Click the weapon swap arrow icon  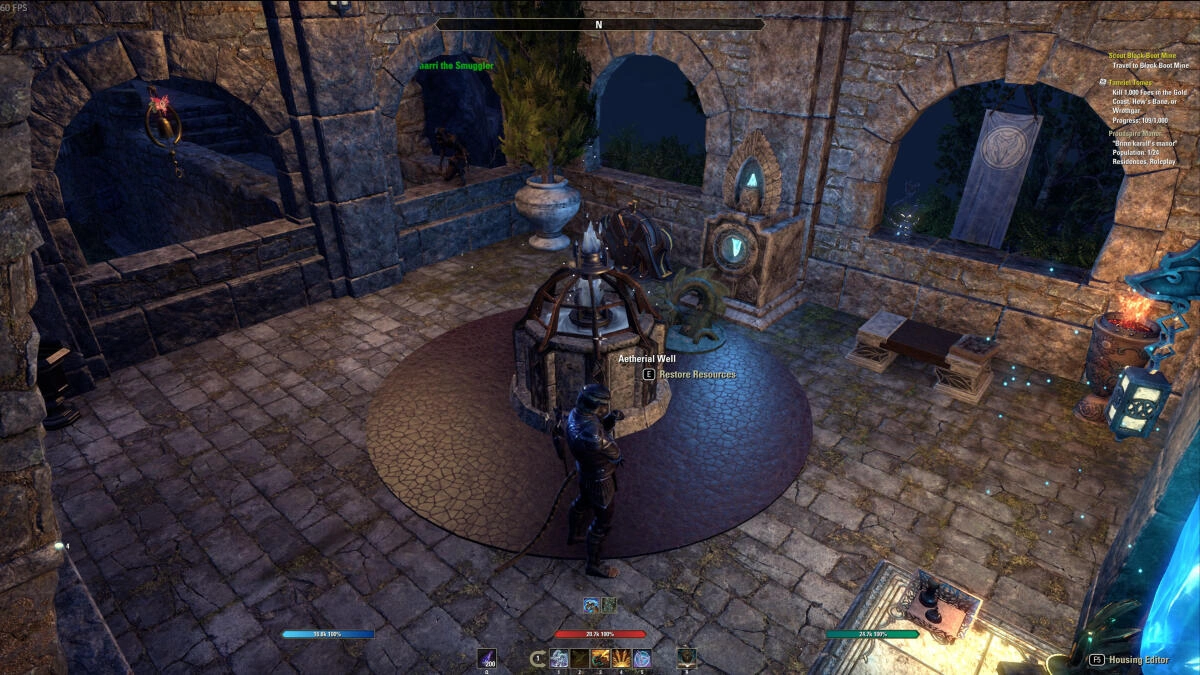click(538, 658)
